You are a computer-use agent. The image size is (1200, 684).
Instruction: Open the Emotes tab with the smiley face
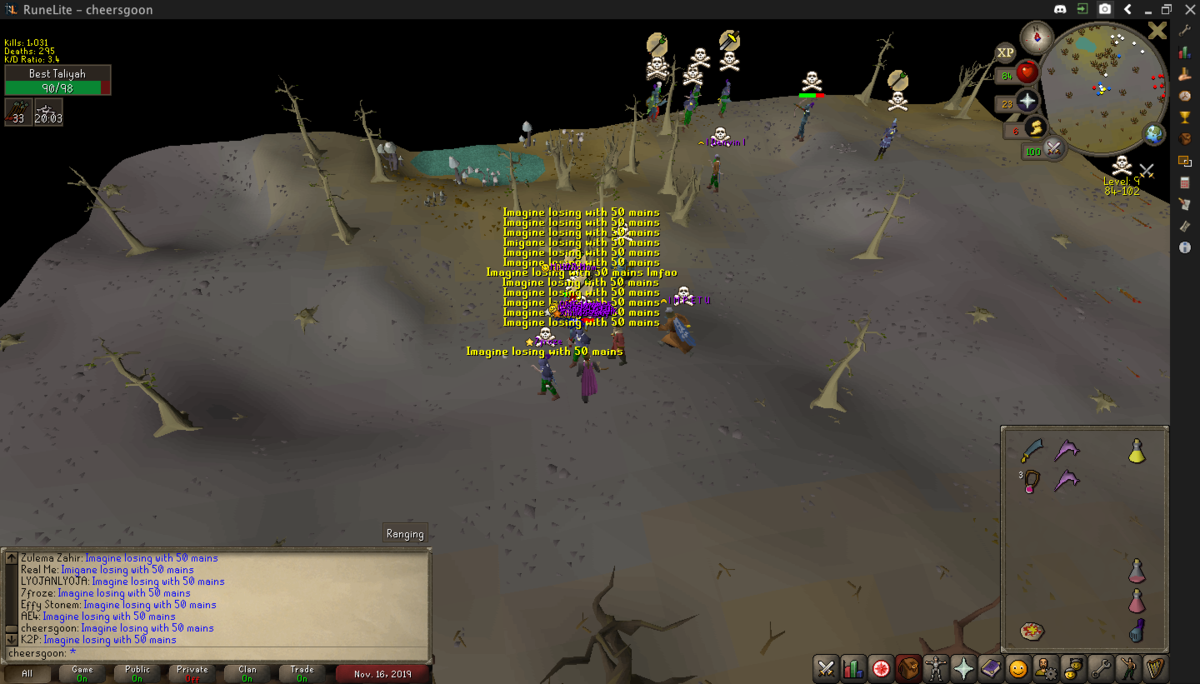click(1018, 668)
